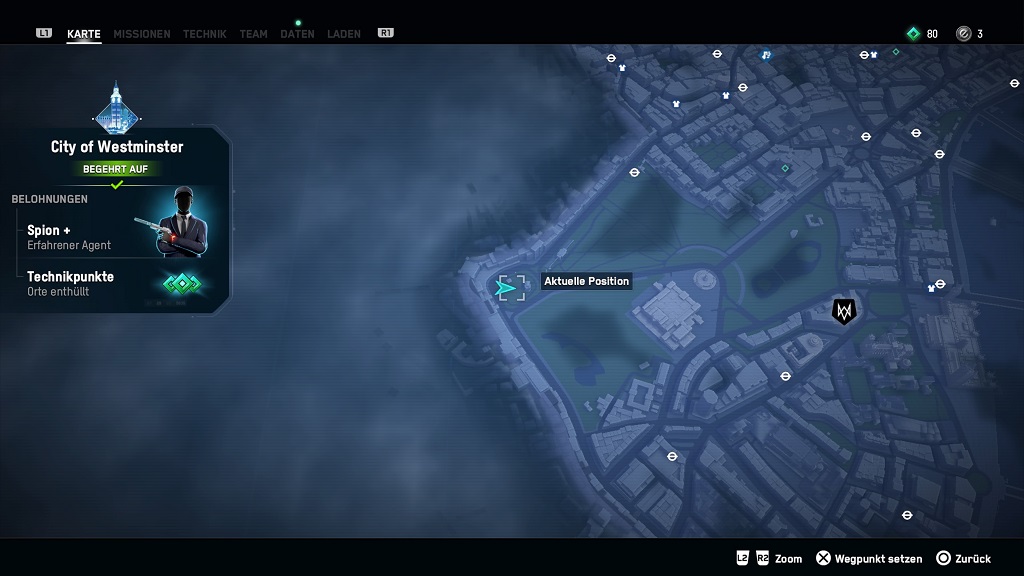Select the TECHNIK tab
The image size is (1024, 576).
204,34
